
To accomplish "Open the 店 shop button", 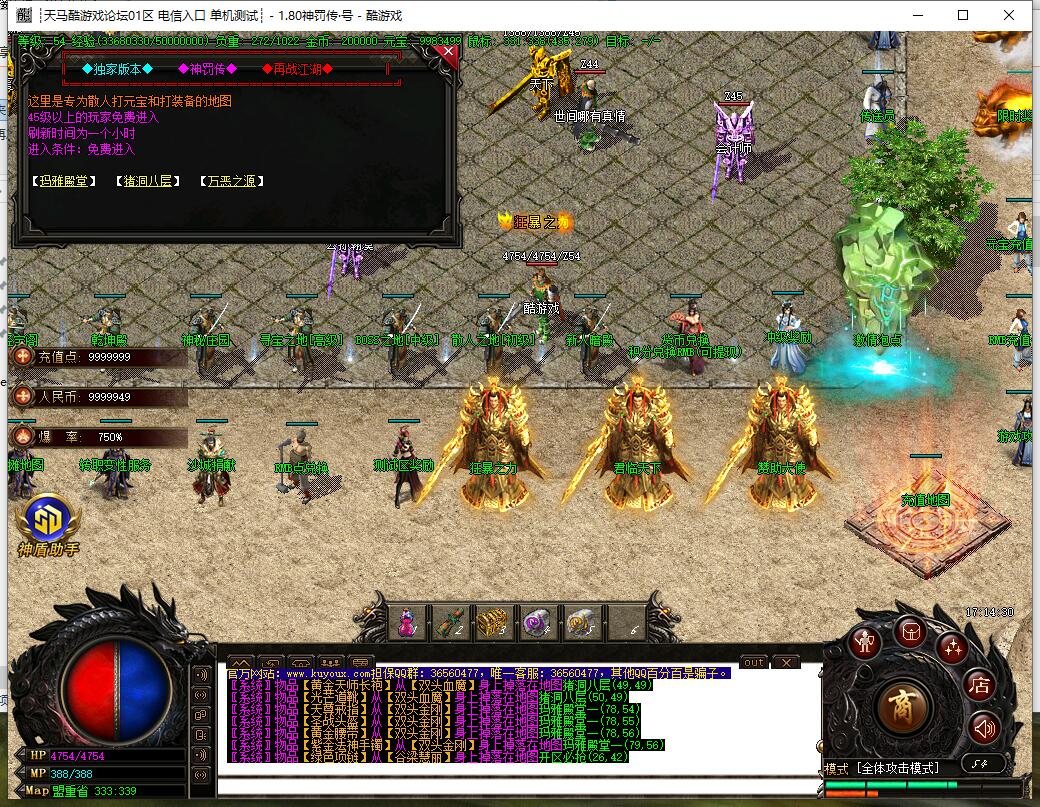I will click(x=979, y=686).
